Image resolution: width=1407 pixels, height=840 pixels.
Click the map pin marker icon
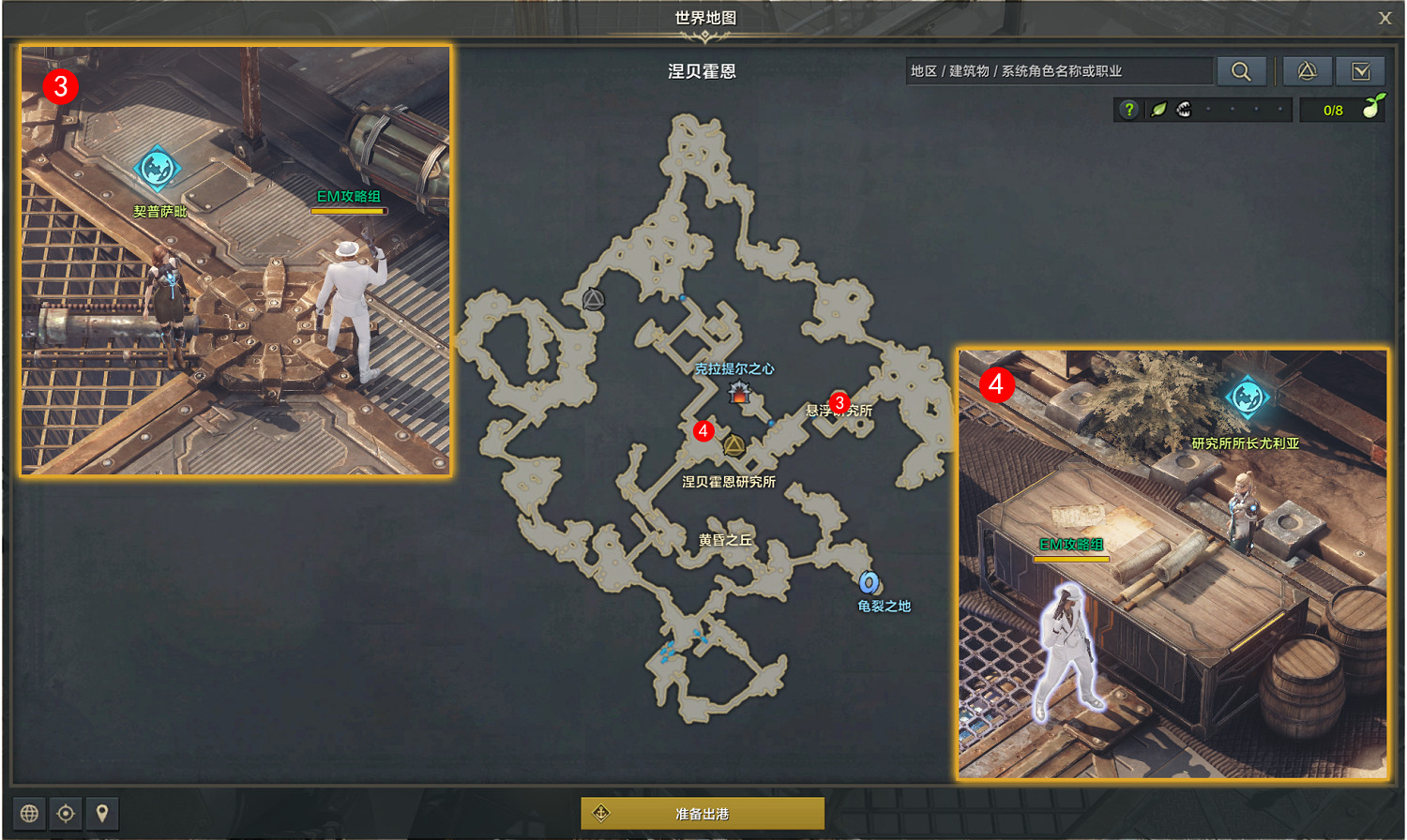pos(101,814)
